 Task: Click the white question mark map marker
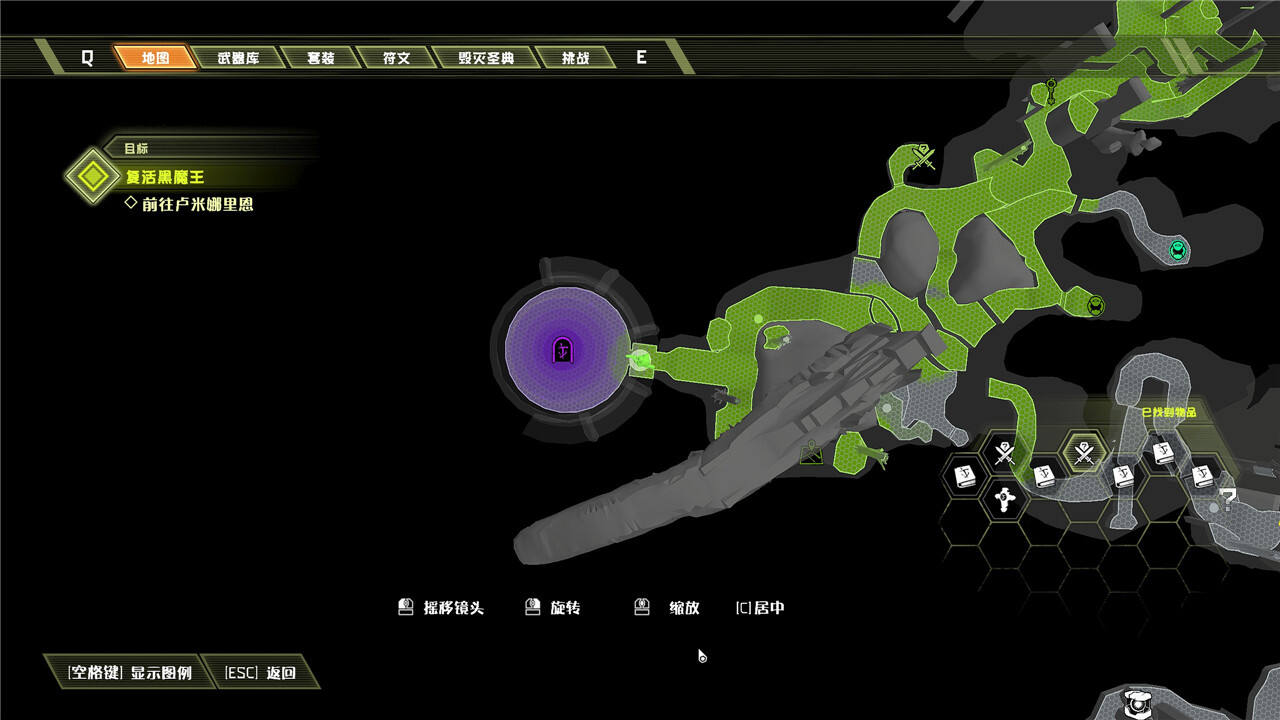coord(1228,496)
